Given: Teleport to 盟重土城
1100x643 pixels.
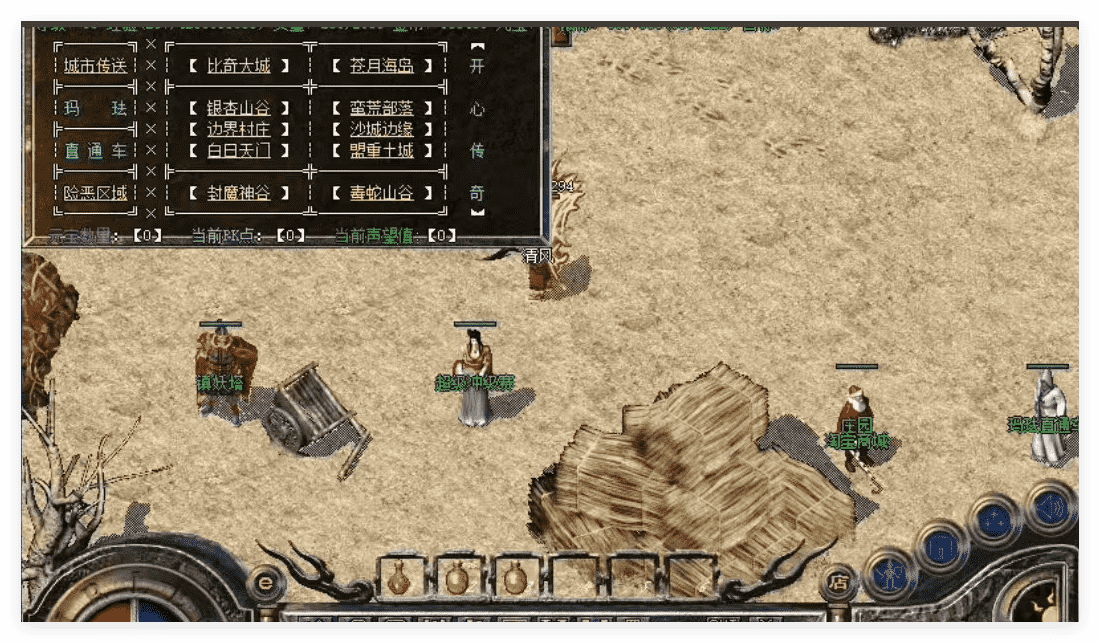Looking at the screenshot, I should [x=382, y=151].
